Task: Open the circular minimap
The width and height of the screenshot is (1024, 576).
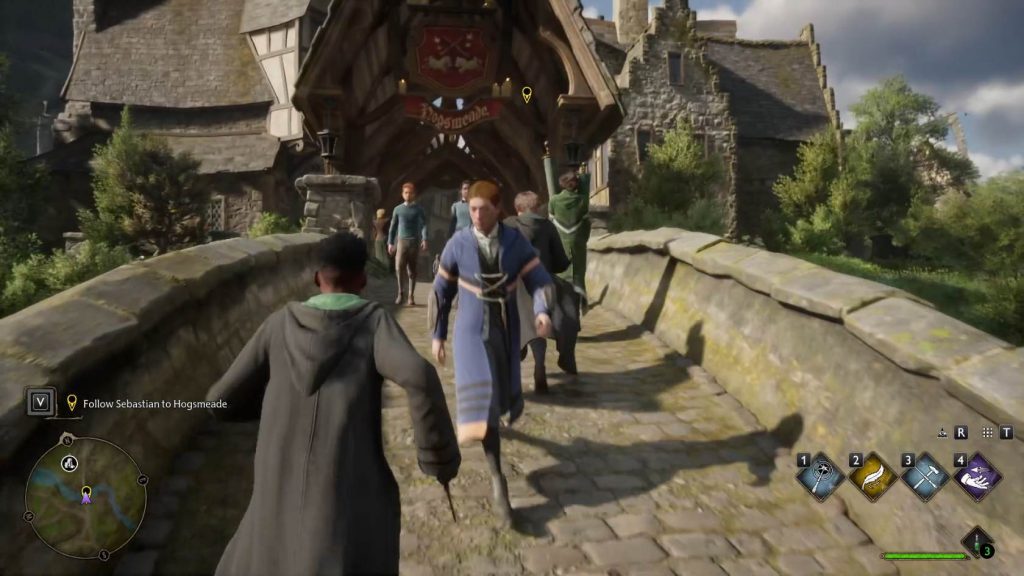Action: coord(86,497)
